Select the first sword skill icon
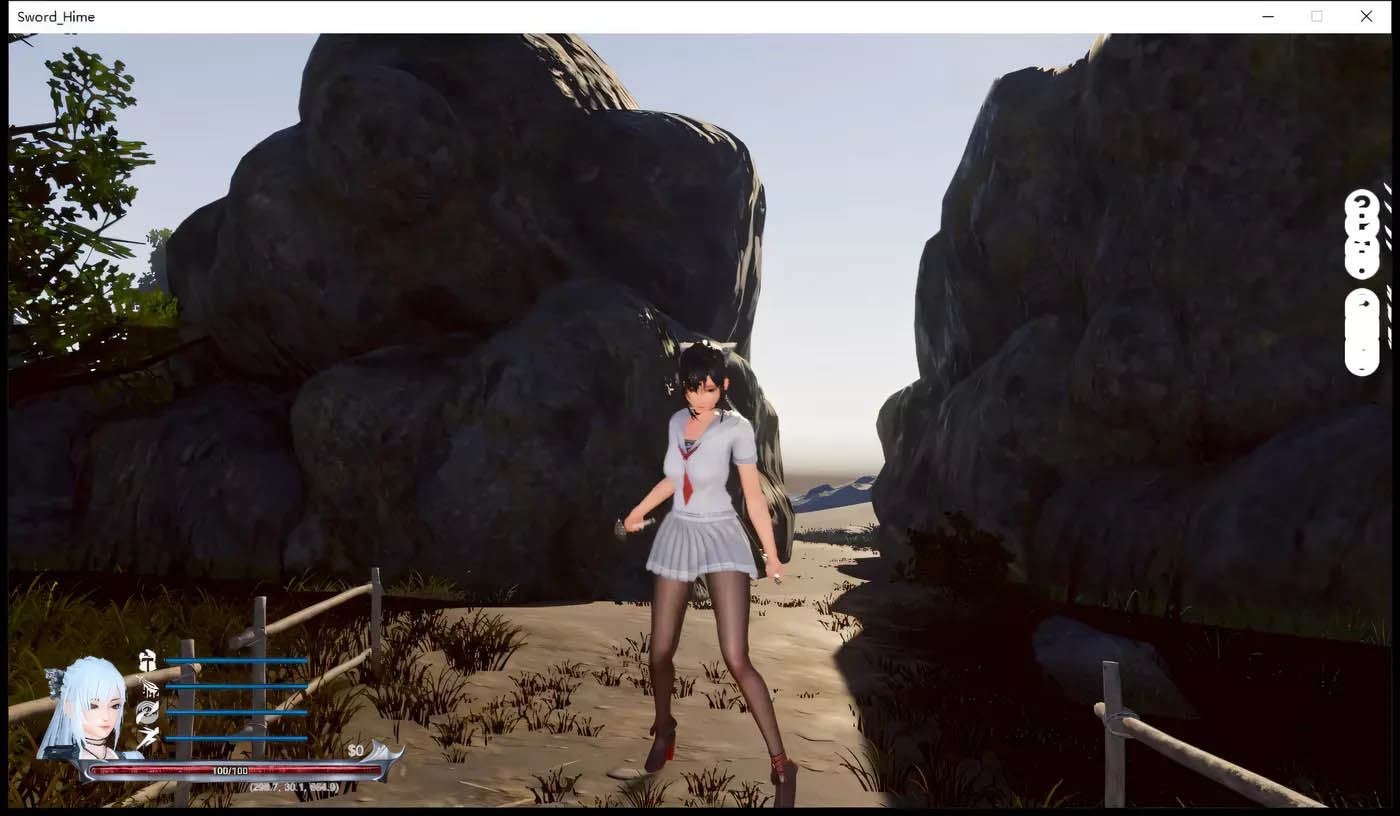Image resolution: width=1400 pixels, height=816 pixels. tap(148, 662)
